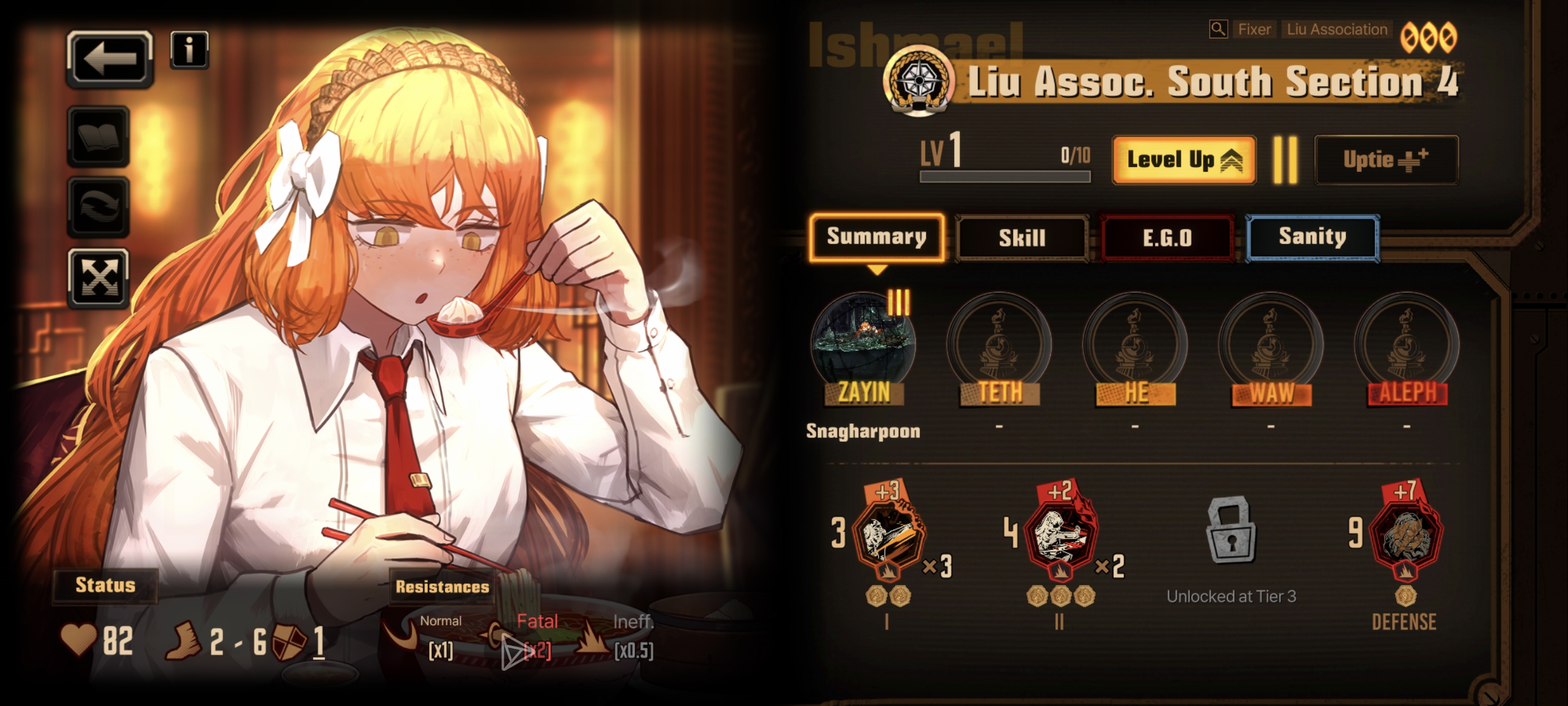Go back with the arrow button

pyautogui.click(x=109, y=59)
